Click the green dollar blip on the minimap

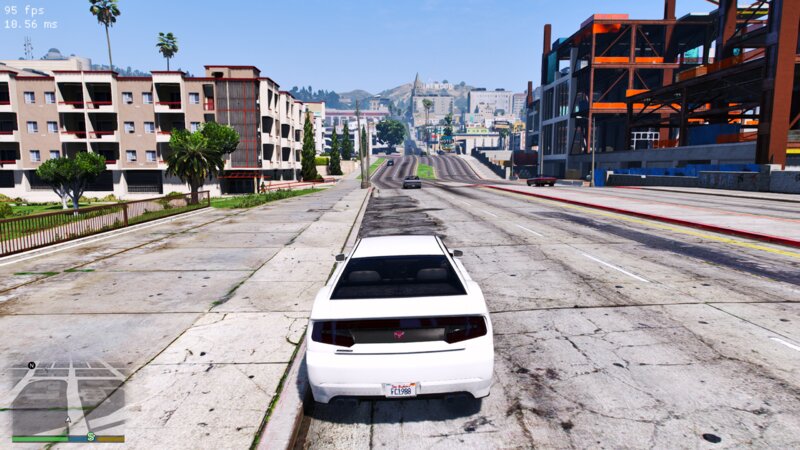coord(91,436)
